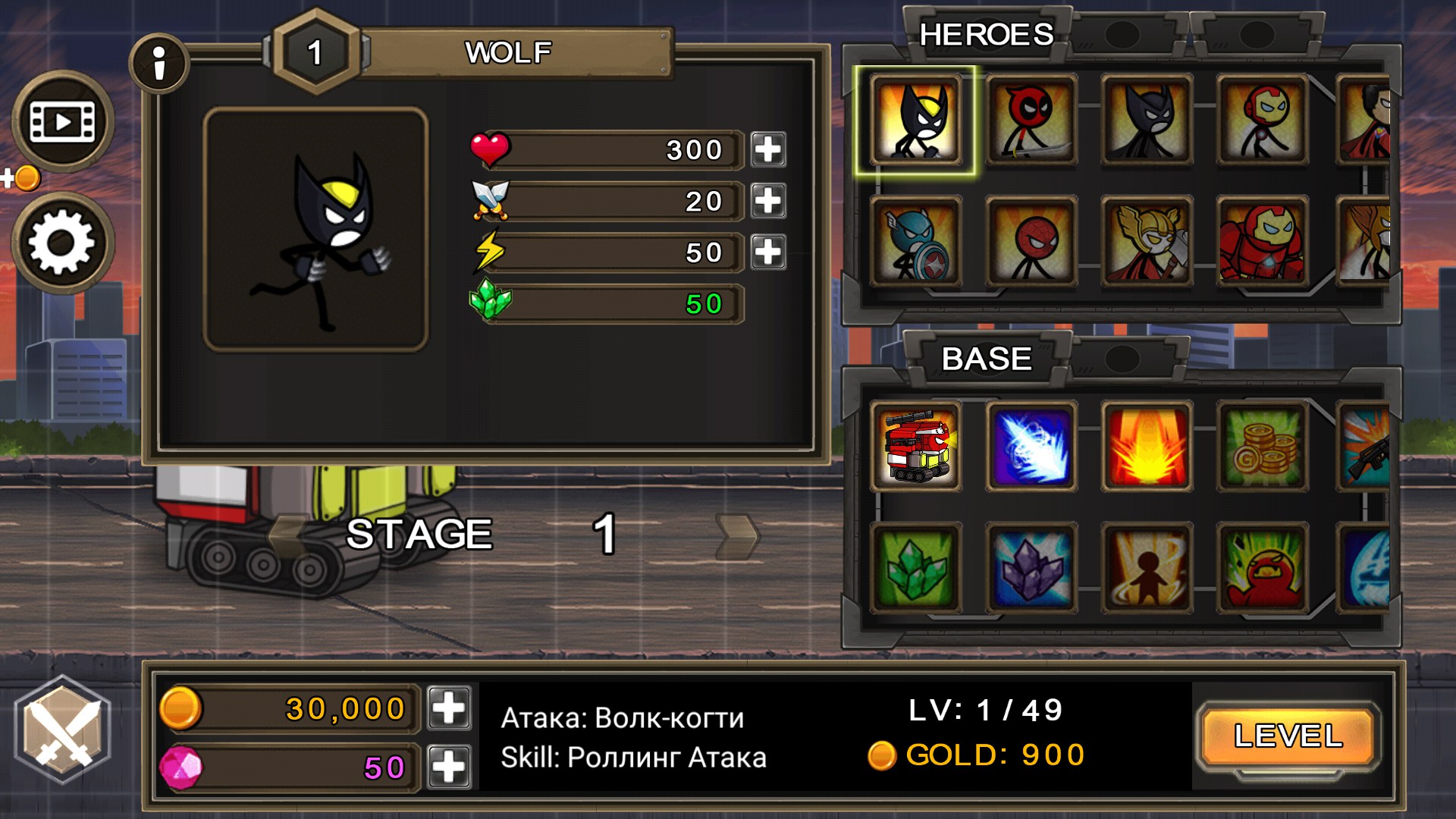Screen dimensions: 1456x819
Task: Open the settings gear menu
Action: [62, 243]
